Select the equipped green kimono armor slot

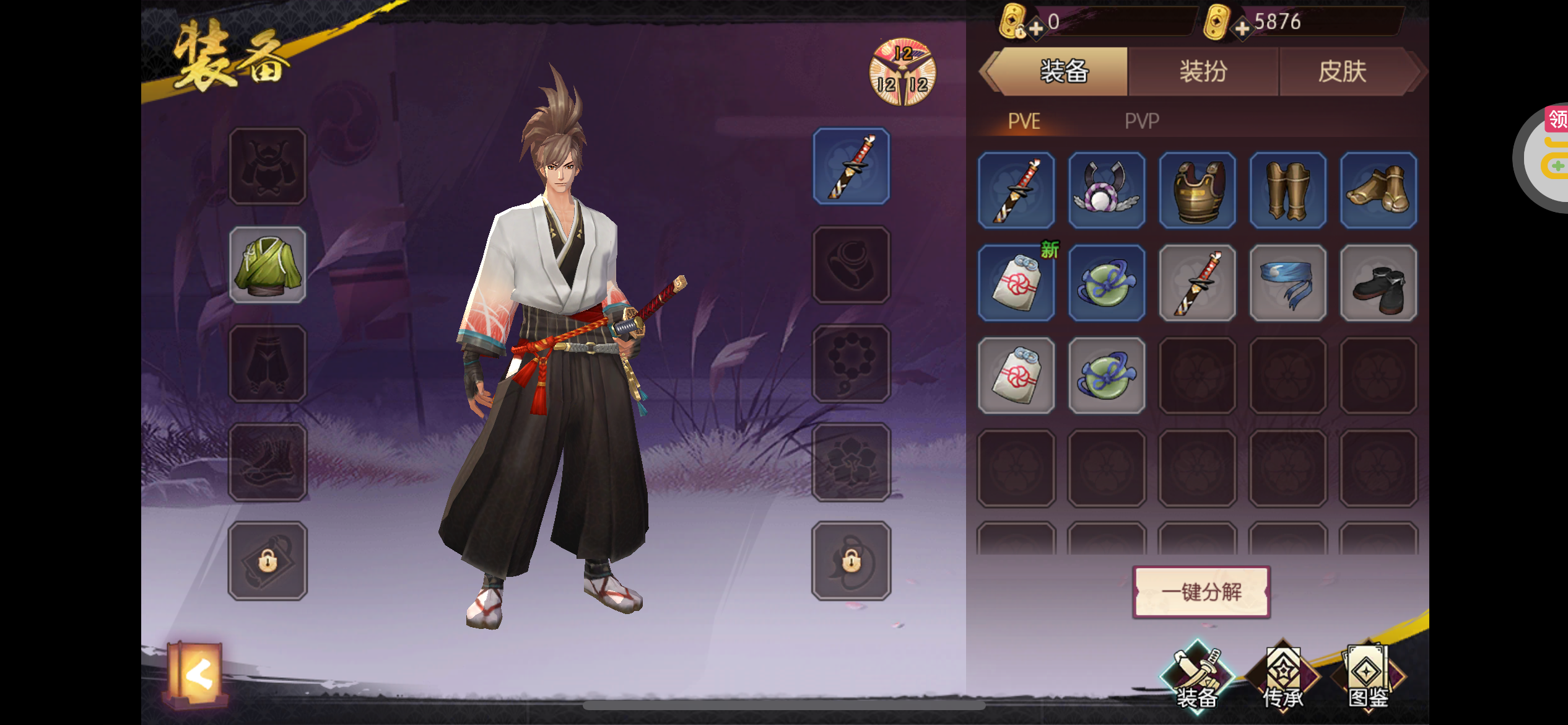(x=268, y=265)
